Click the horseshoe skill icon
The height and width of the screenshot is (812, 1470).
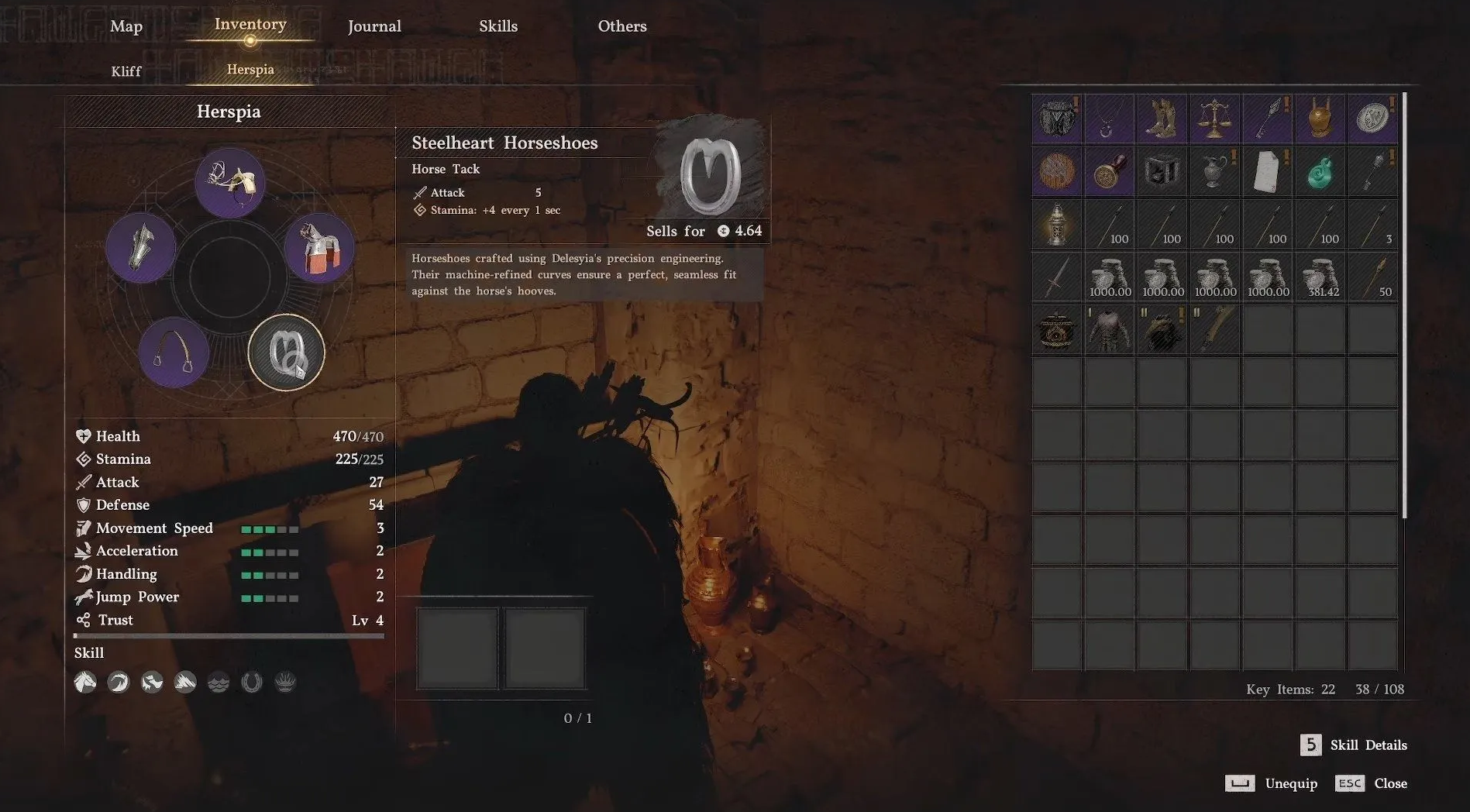click(252, 682)
